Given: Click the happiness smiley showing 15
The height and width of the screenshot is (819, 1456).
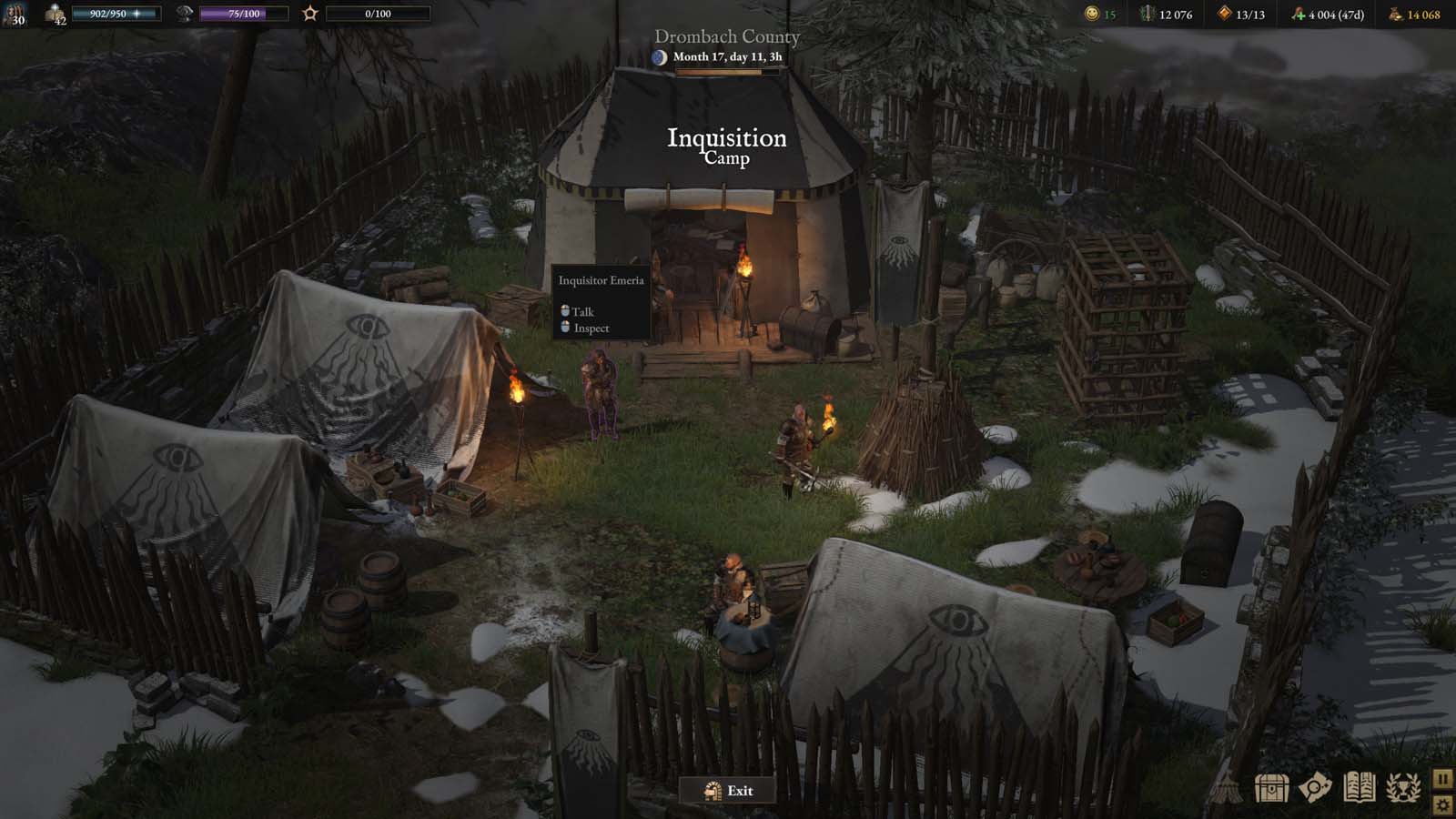Looking at the screenshot, I should (1094, 15).
